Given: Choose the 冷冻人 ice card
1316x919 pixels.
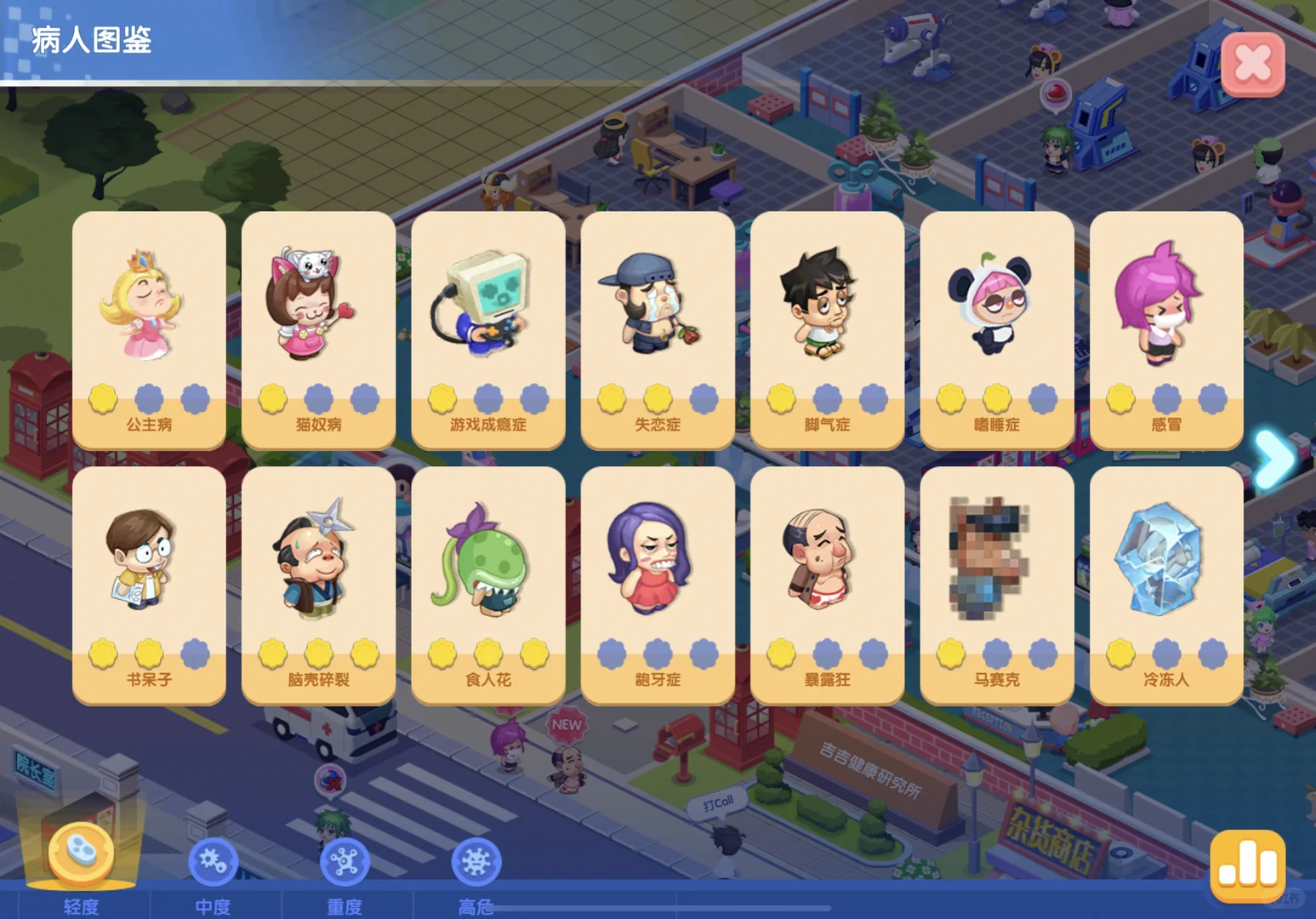Looking at the screenshot, I should tap(1165, 585).
